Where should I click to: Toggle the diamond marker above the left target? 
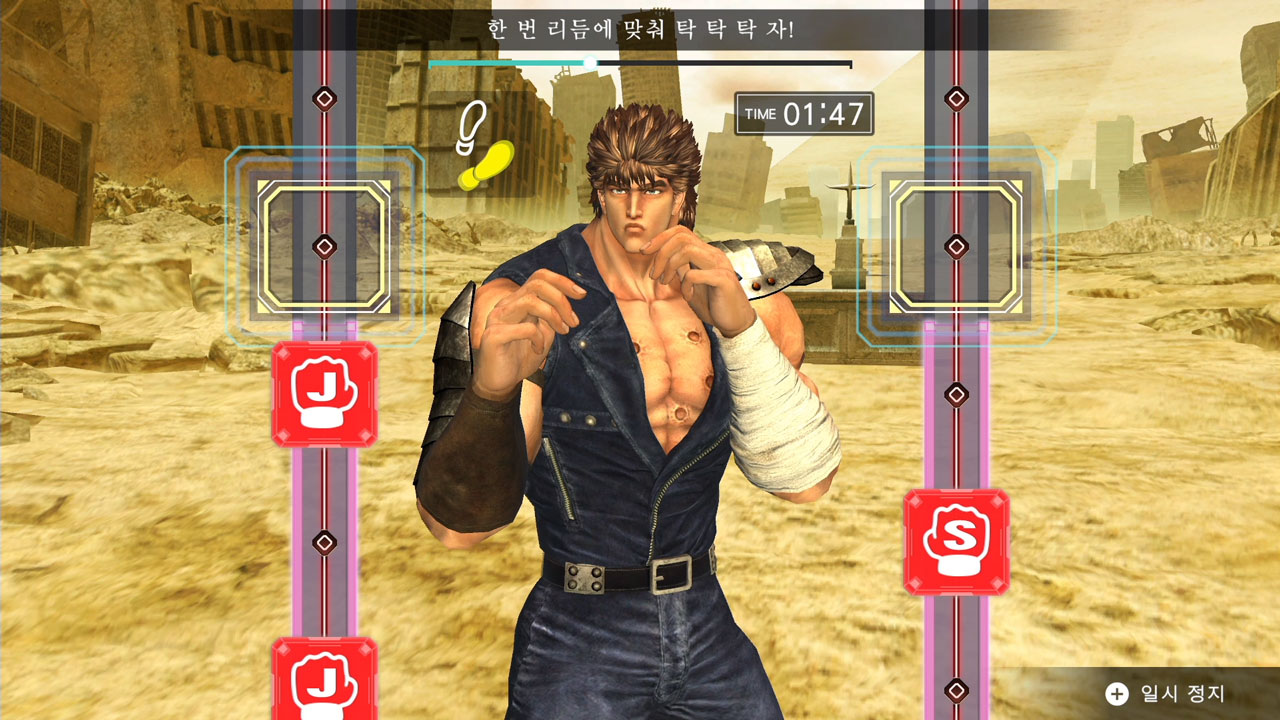coord(324,98)
